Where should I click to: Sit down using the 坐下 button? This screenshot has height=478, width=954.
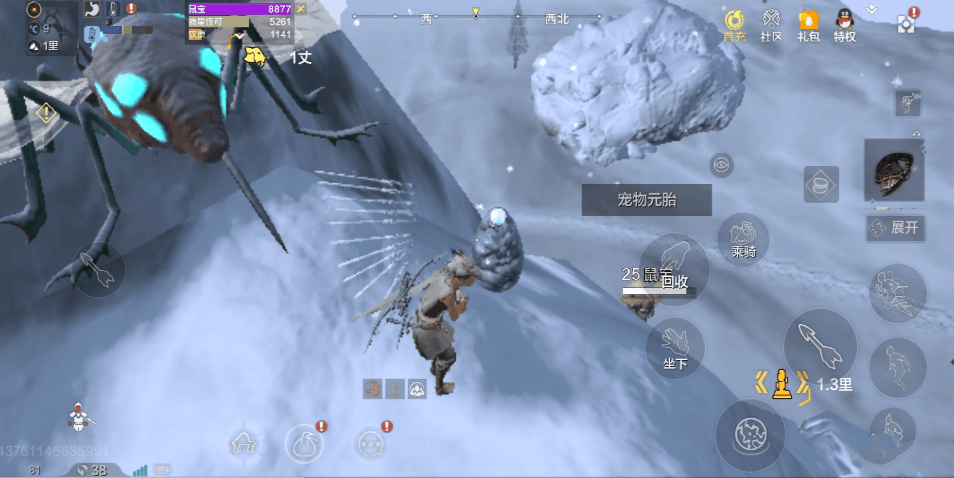coord(675,348)
